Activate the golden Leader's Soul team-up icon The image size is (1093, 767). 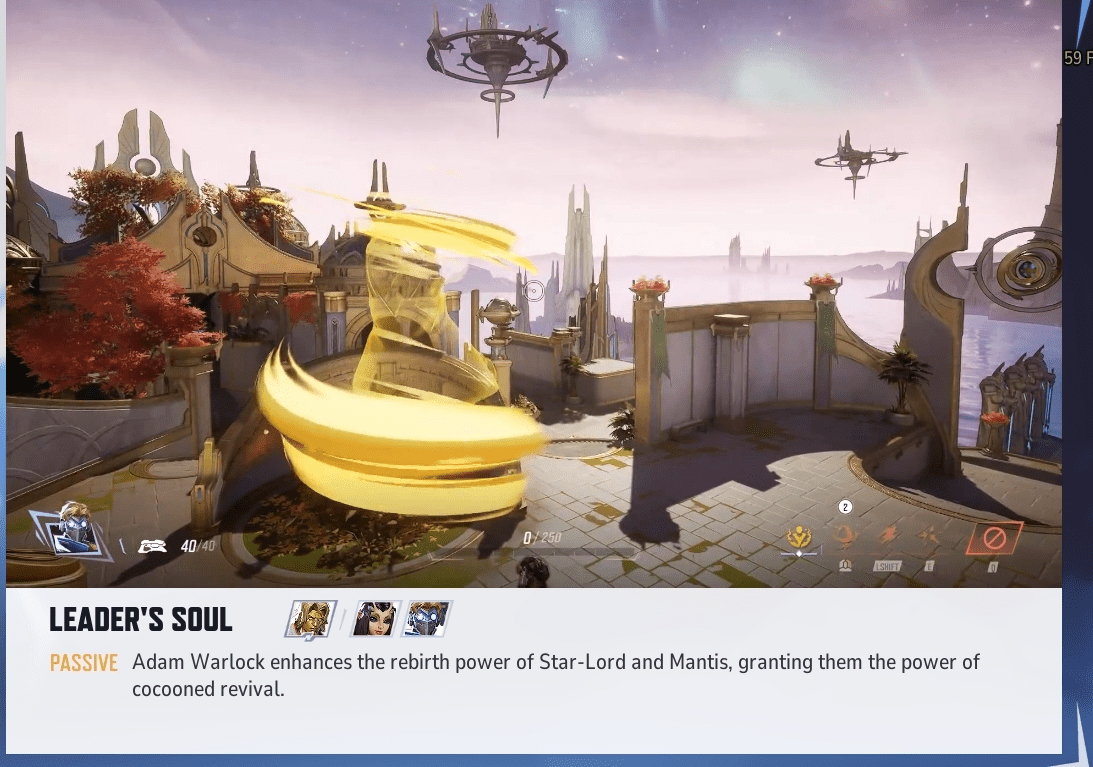tap(800, 539)
